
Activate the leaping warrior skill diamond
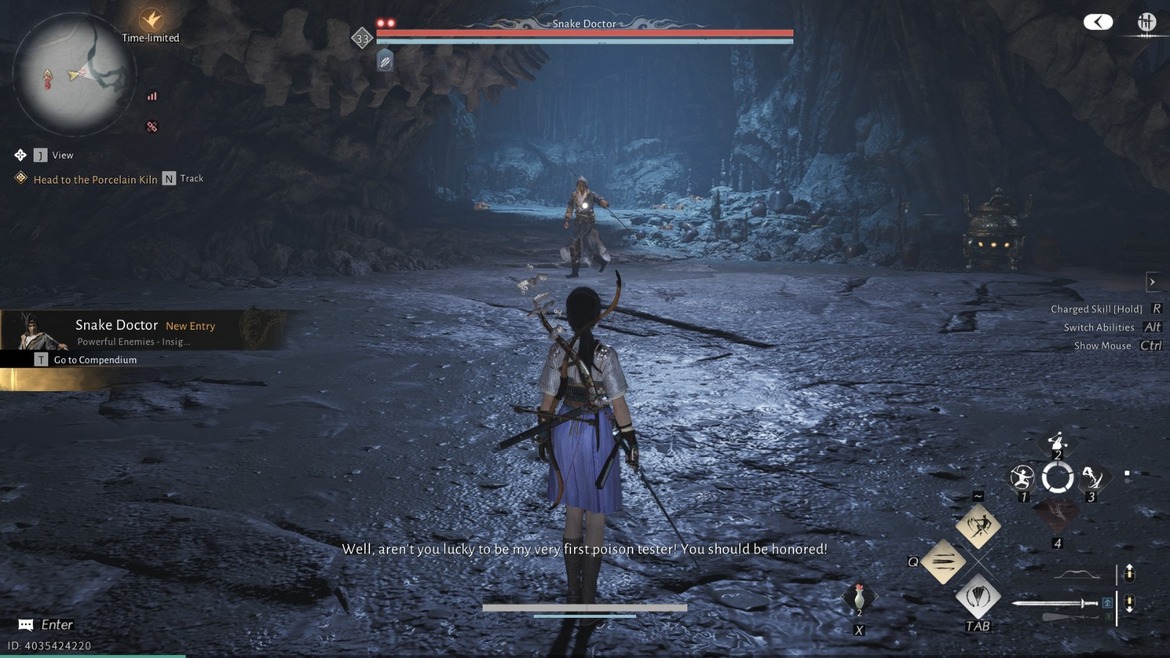[978, 526]
